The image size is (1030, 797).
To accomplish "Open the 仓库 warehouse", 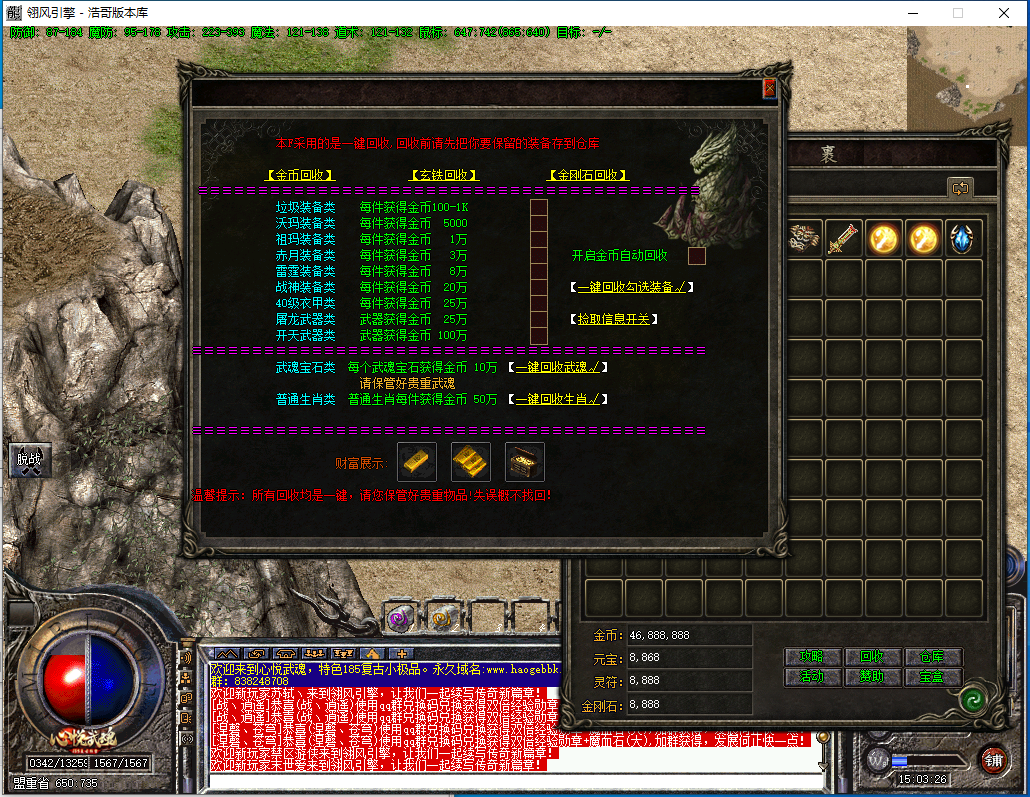I will [x=931, y=657].
